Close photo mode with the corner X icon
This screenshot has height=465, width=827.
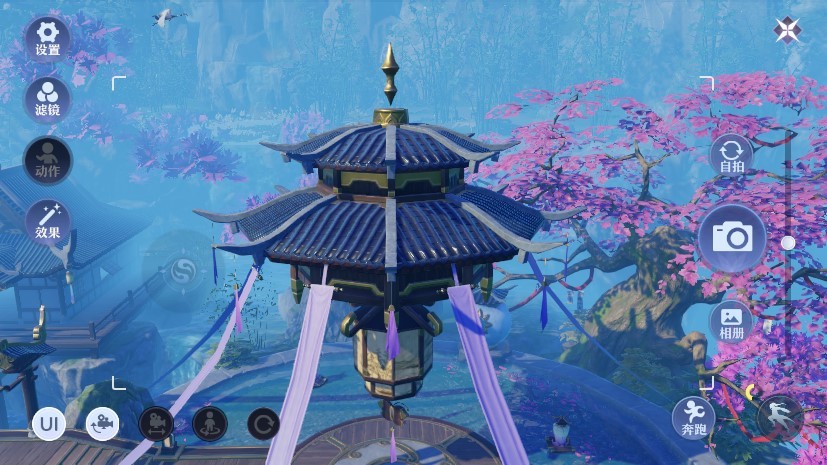coord(786,30)
